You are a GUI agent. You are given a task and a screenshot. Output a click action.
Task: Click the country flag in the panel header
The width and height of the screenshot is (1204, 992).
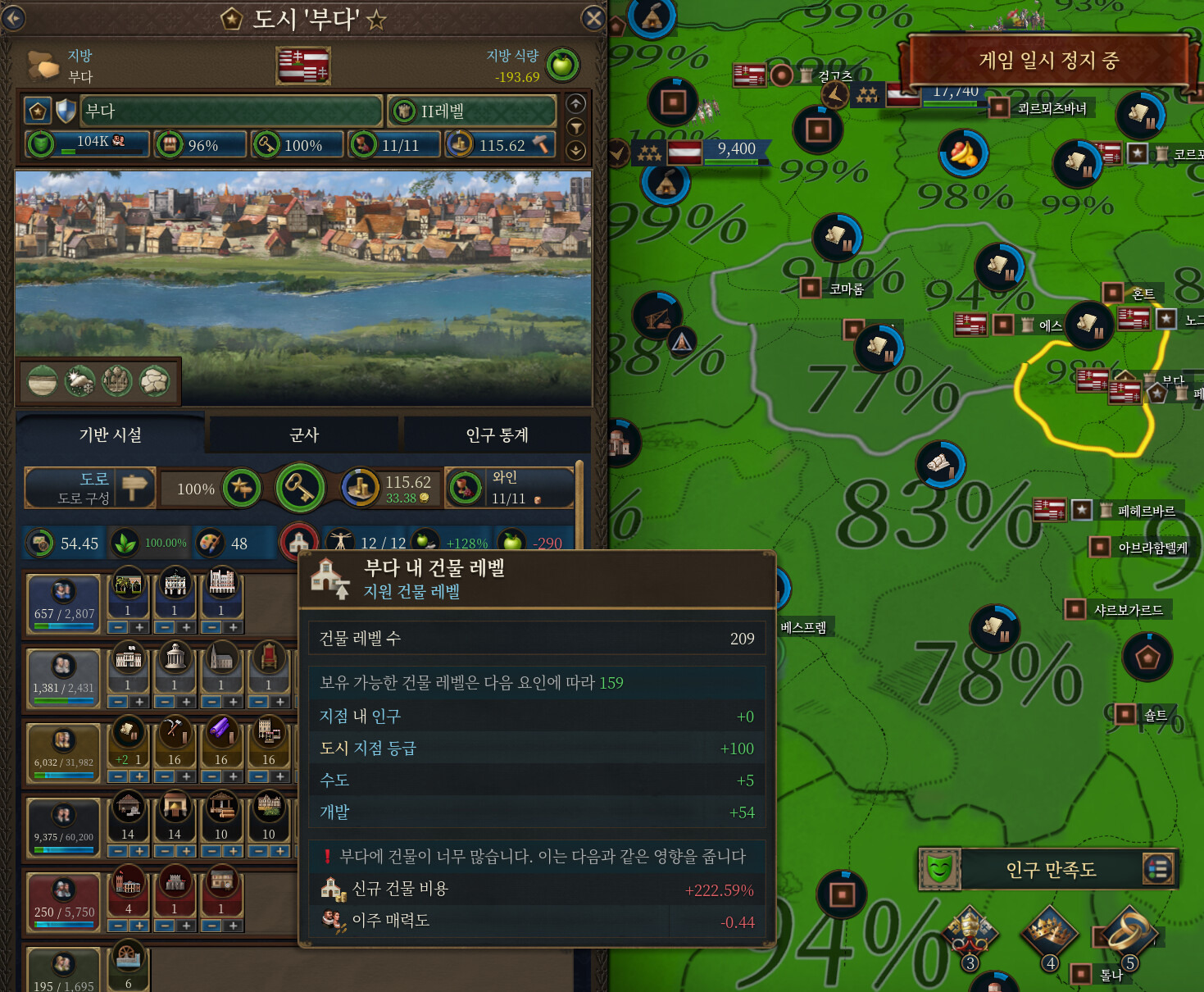click(303, 66)
